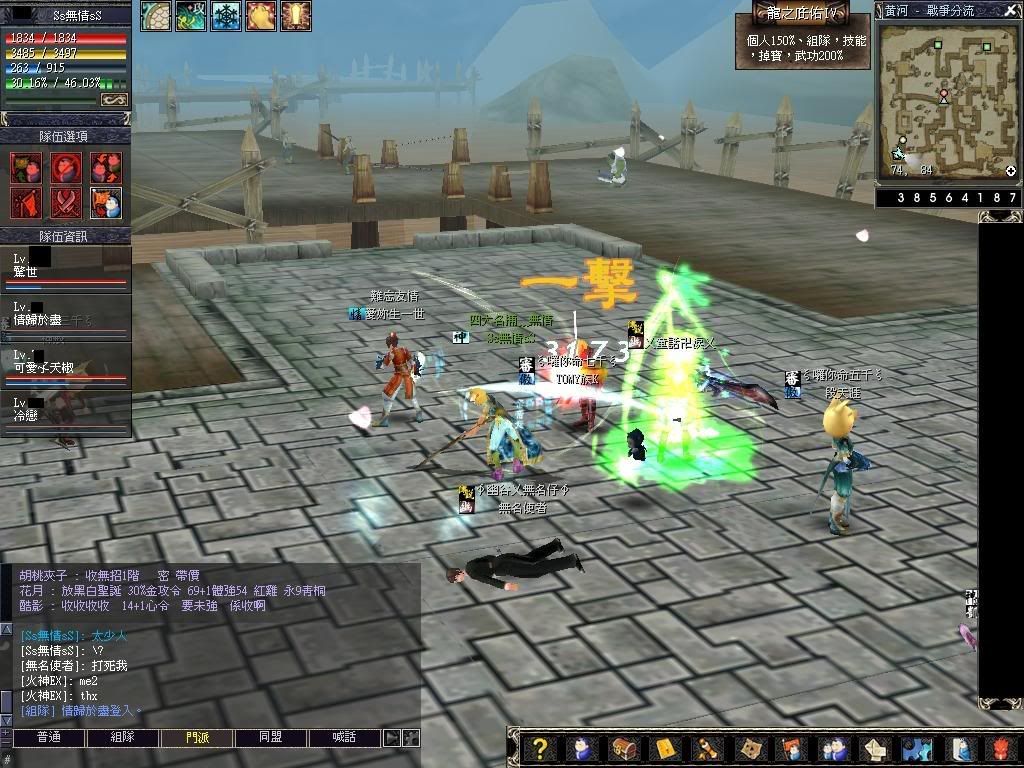Select the 門派 chat tab
The height and width of the screenshot is (768, 1024).
click(197, 737)
